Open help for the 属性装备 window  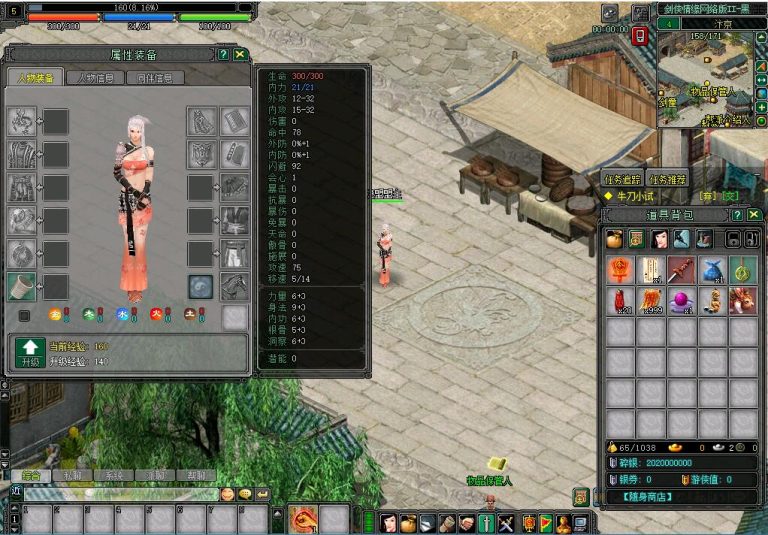point(223,55)
